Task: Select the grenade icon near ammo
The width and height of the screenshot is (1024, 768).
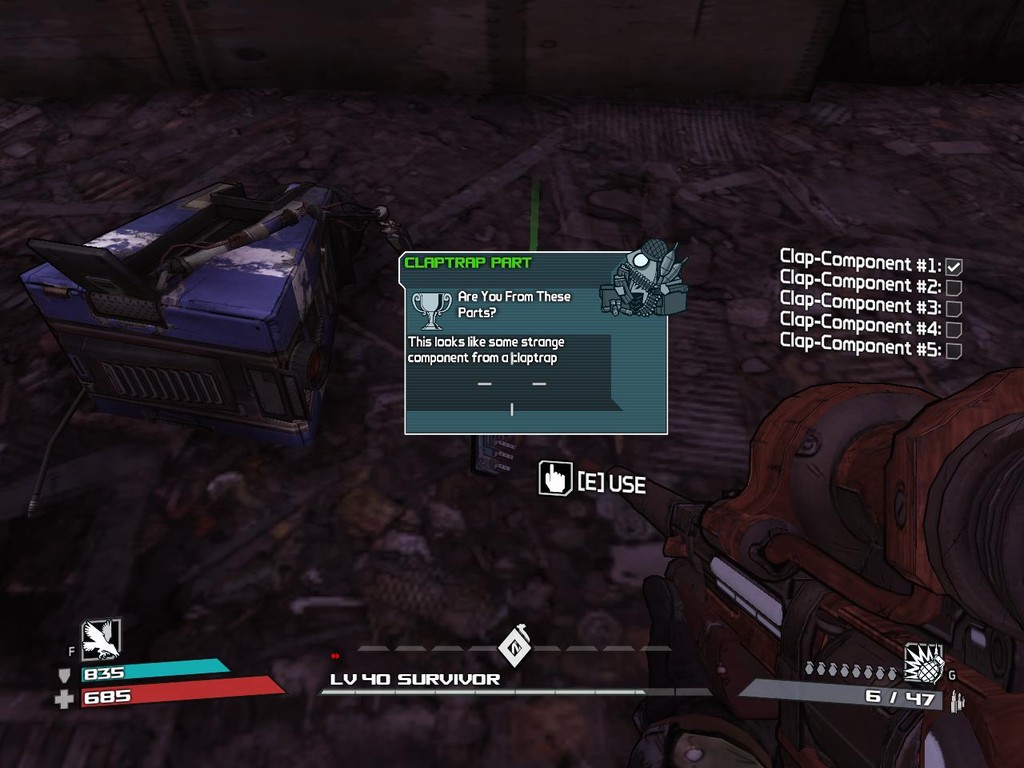Action: click(x=923, y=661)
